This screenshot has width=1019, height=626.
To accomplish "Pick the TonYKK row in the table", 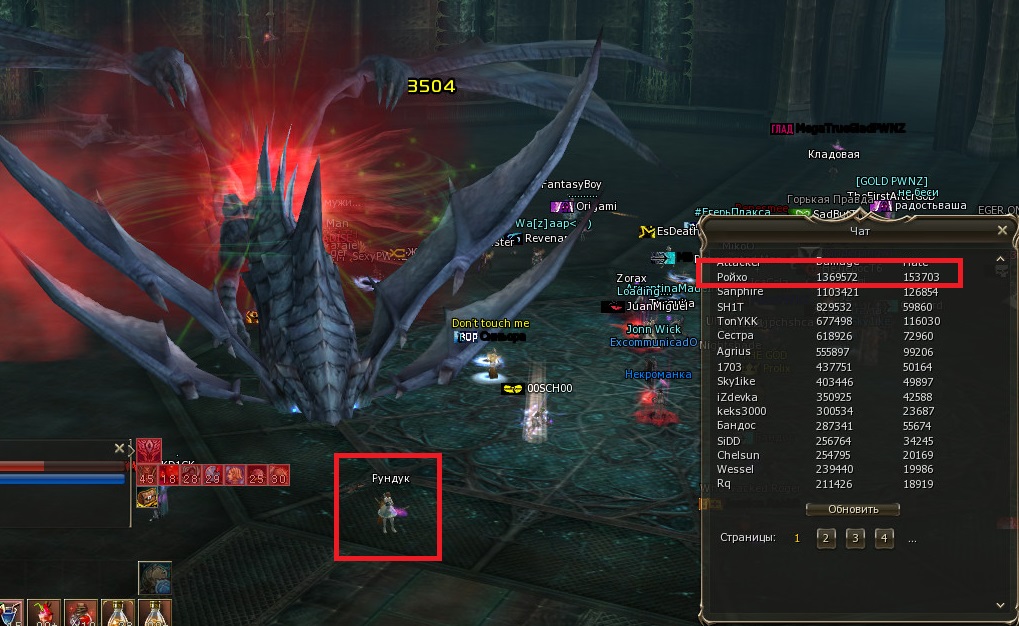I will [x=830, y=321].
